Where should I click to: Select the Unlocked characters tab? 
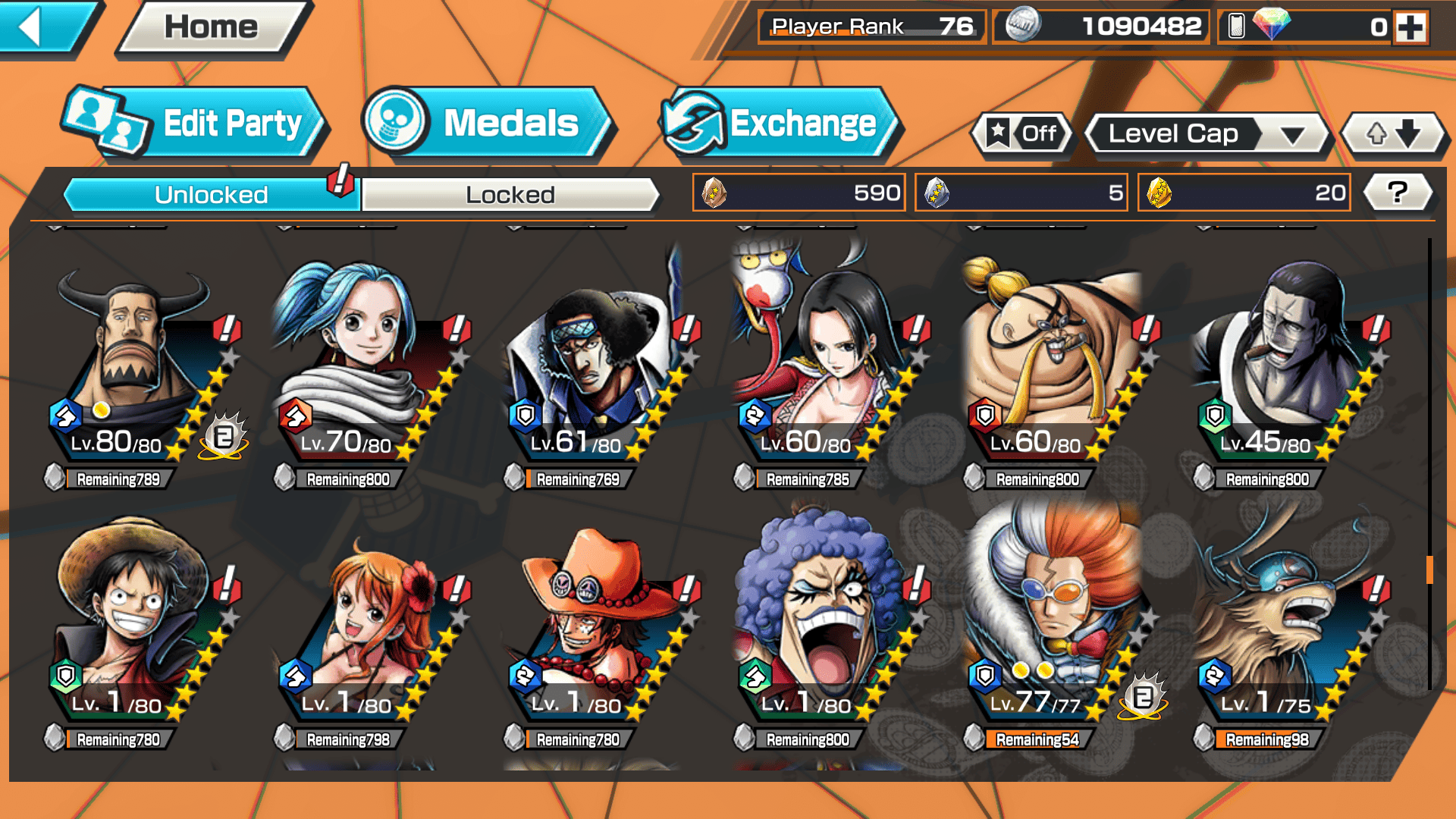[x=211, y=195]
